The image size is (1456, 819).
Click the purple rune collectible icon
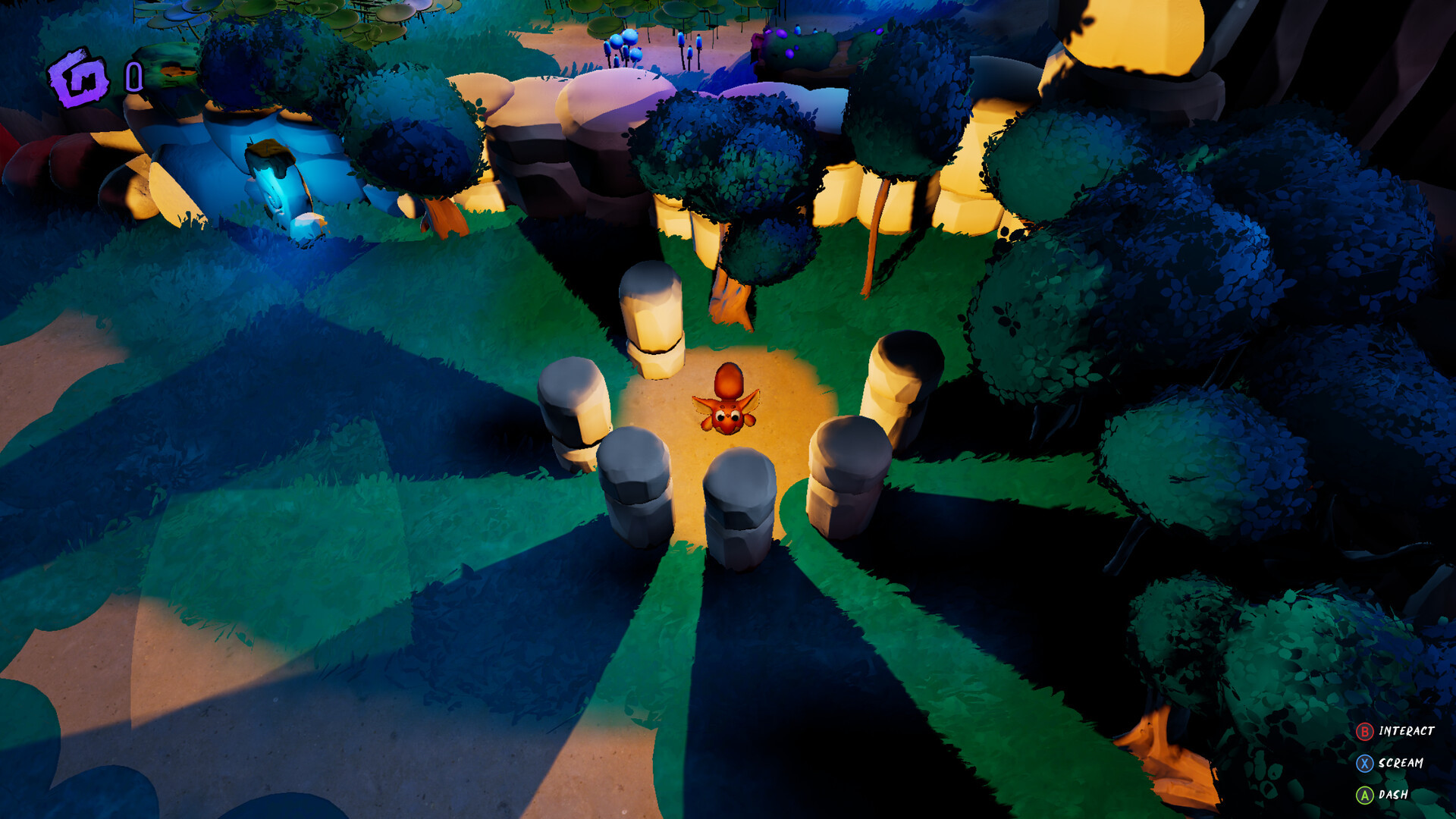(x=78, y=77)
